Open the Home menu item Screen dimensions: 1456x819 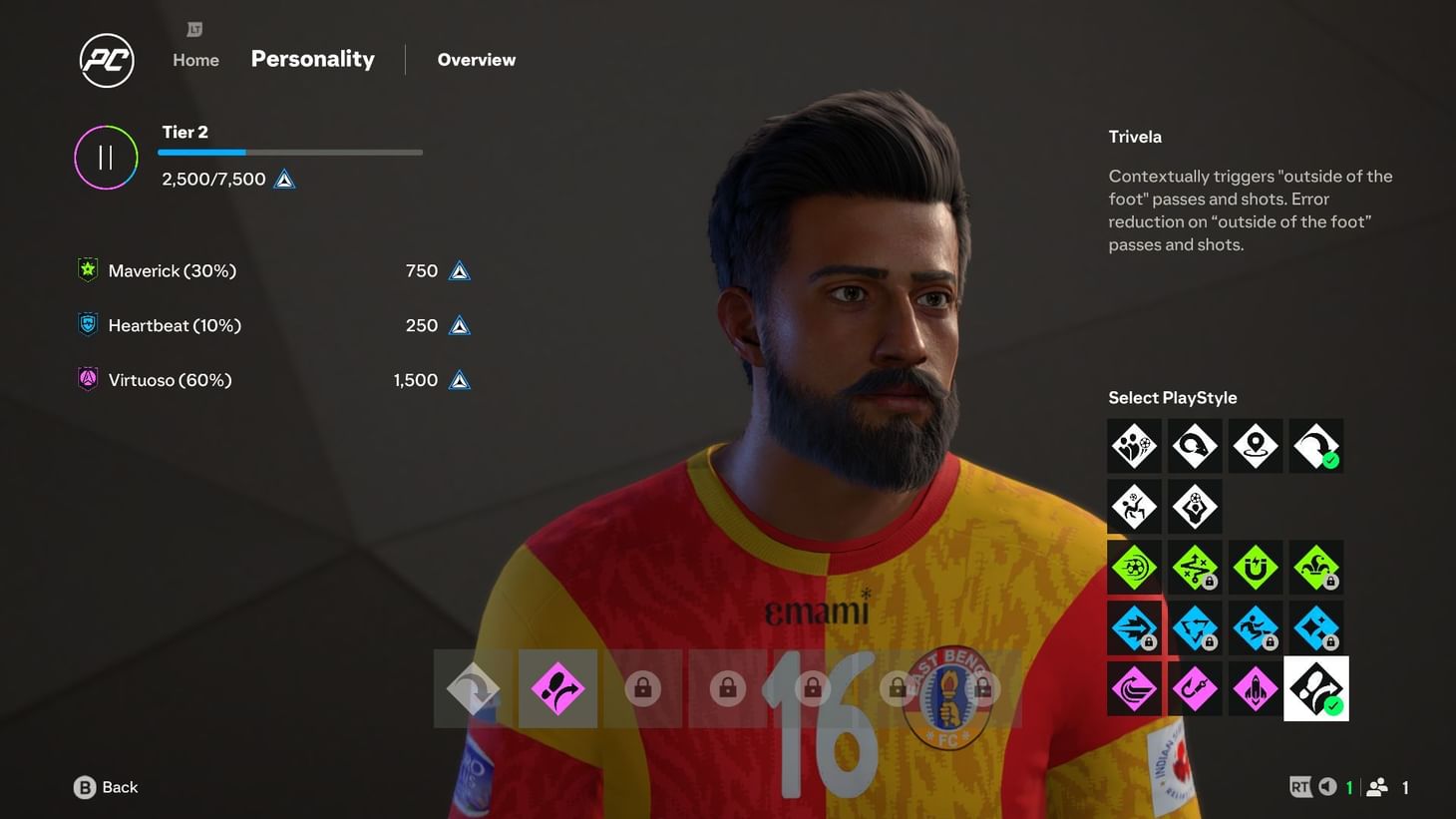point(195,60)
